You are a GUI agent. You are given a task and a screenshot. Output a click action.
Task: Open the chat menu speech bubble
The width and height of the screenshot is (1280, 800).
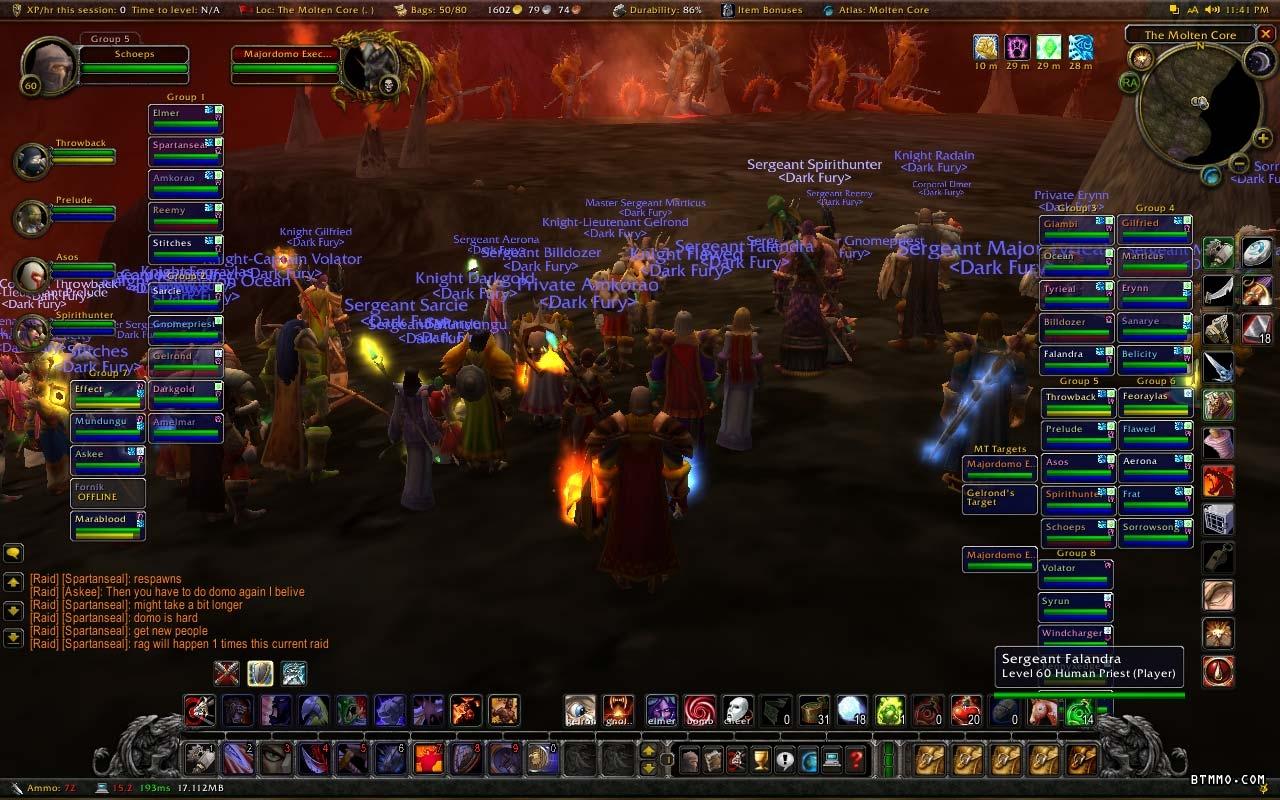pyautogui.click(x=14, y=552)
